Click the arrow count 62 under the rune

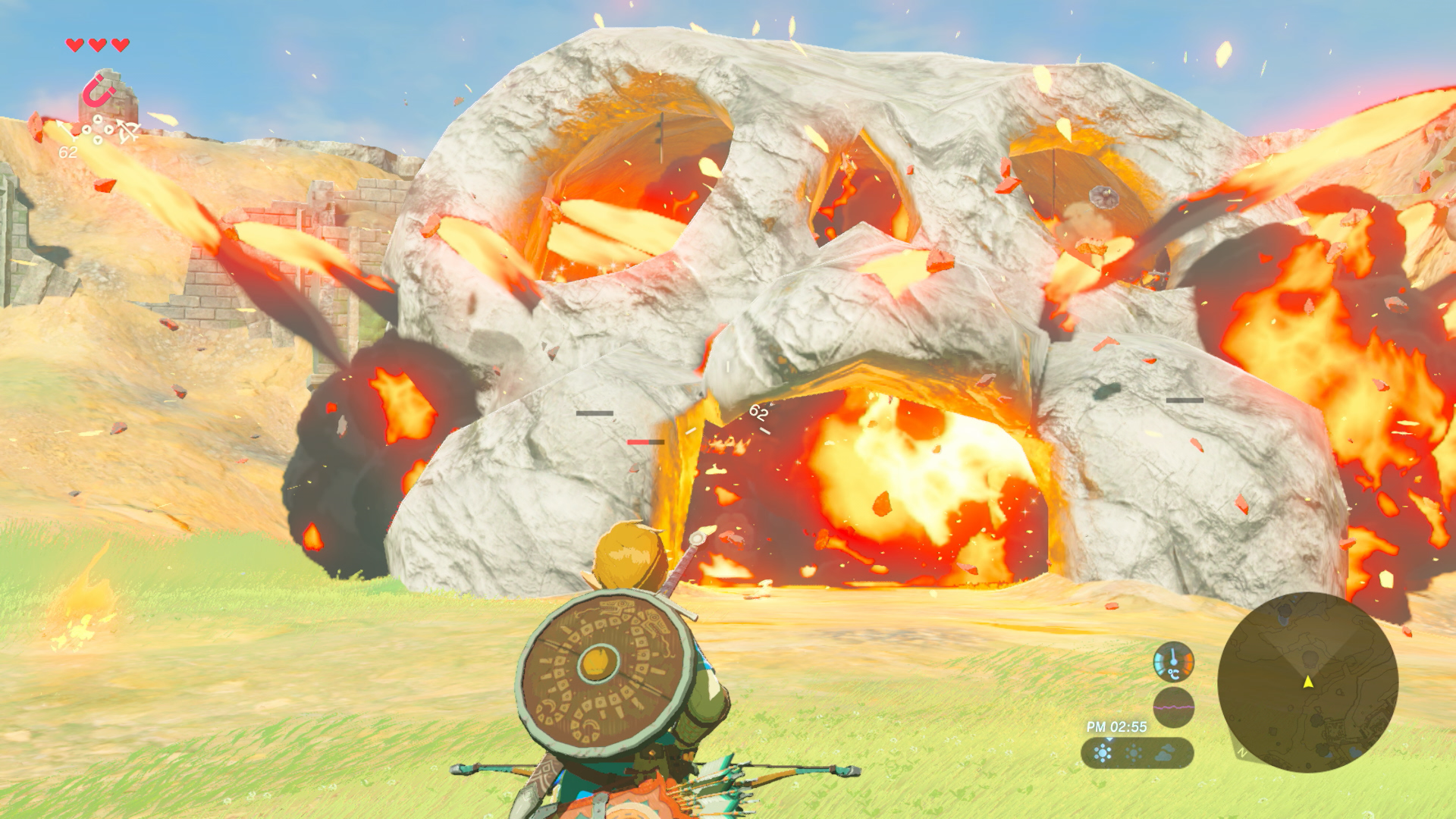[68, 152]
